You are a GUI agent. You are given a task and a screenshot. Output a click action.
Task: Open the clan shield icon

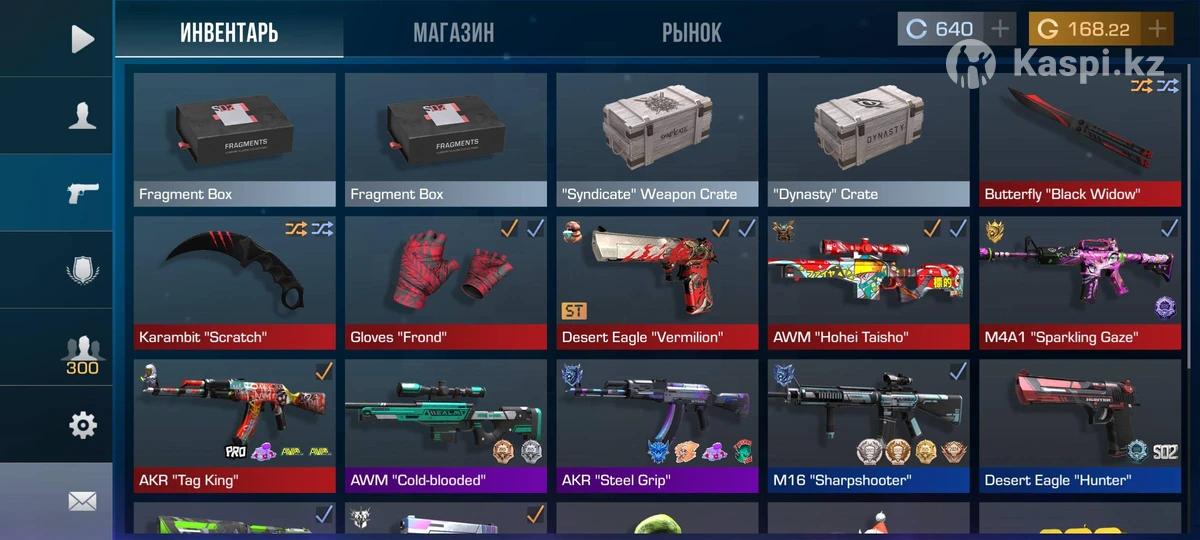pyautogui.click(x=82, y=271)
